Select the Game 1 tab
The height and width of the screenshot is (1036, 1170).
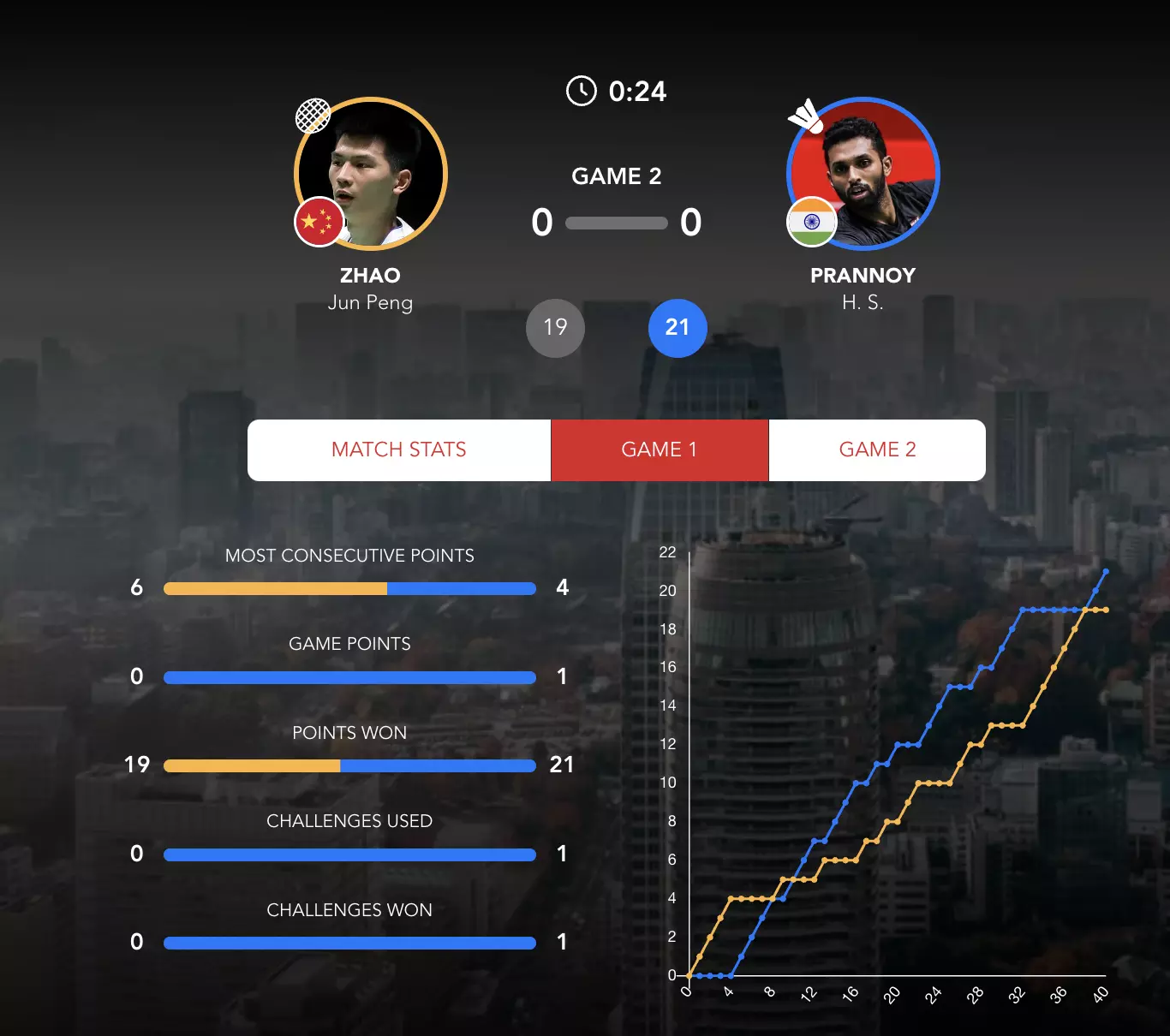point(660,450)
